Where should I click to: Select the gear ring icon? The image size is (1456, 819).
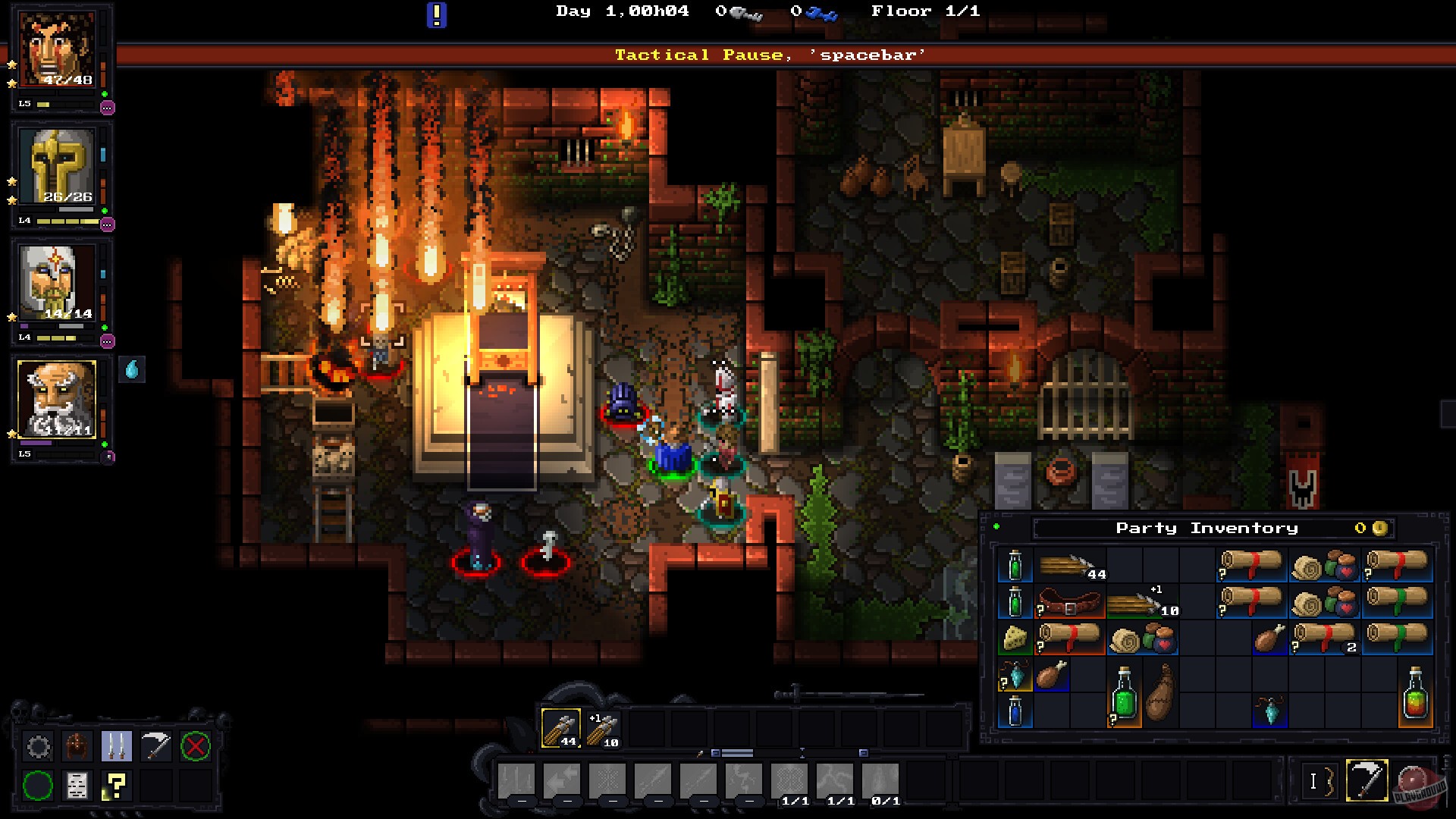click(x=38, y=747)
